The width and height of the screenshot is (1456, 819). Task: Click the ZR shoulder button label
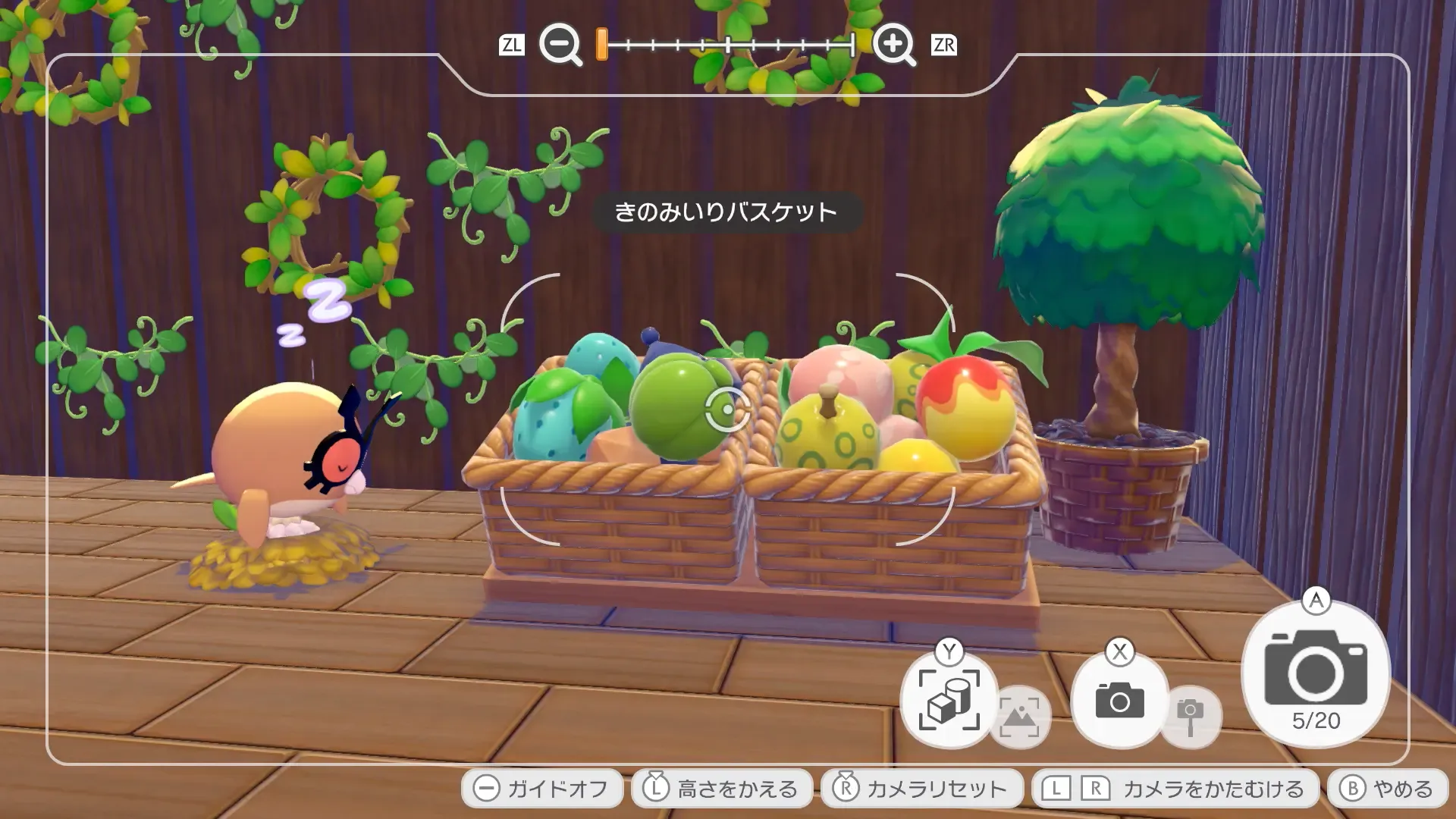click(x=943, y=44)
